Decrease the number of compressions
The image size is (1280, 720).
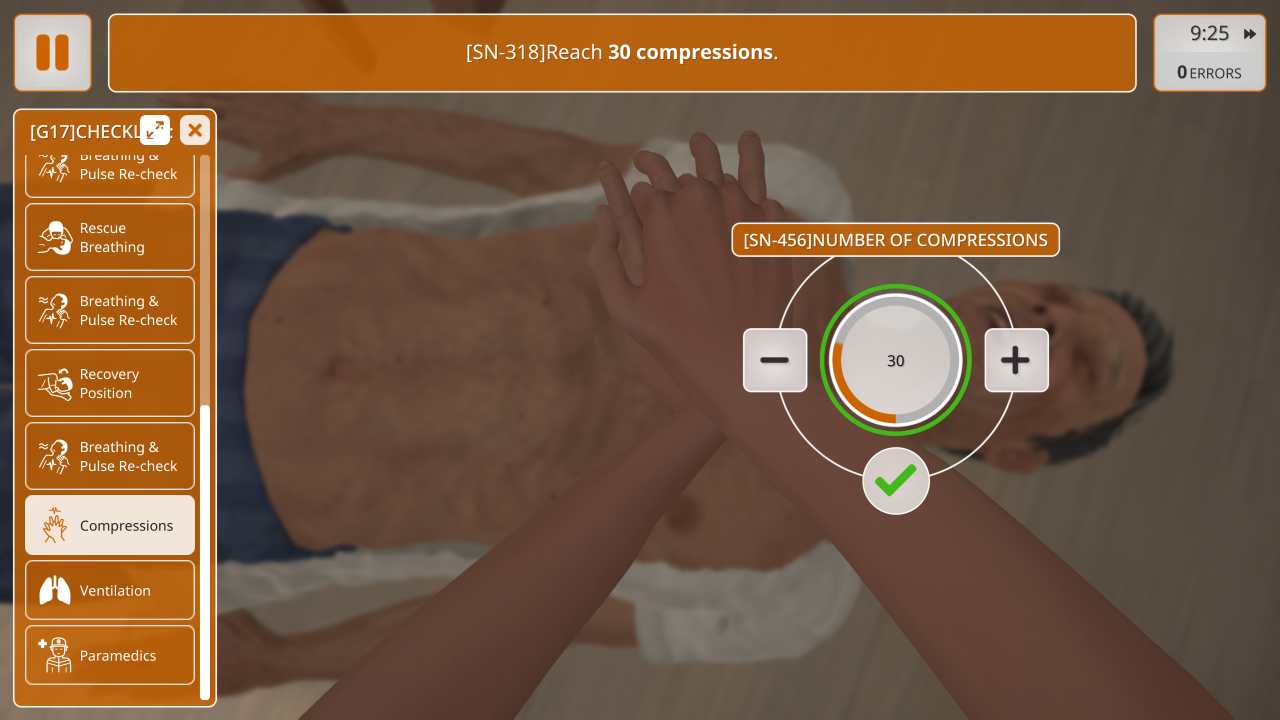point(775,360)
